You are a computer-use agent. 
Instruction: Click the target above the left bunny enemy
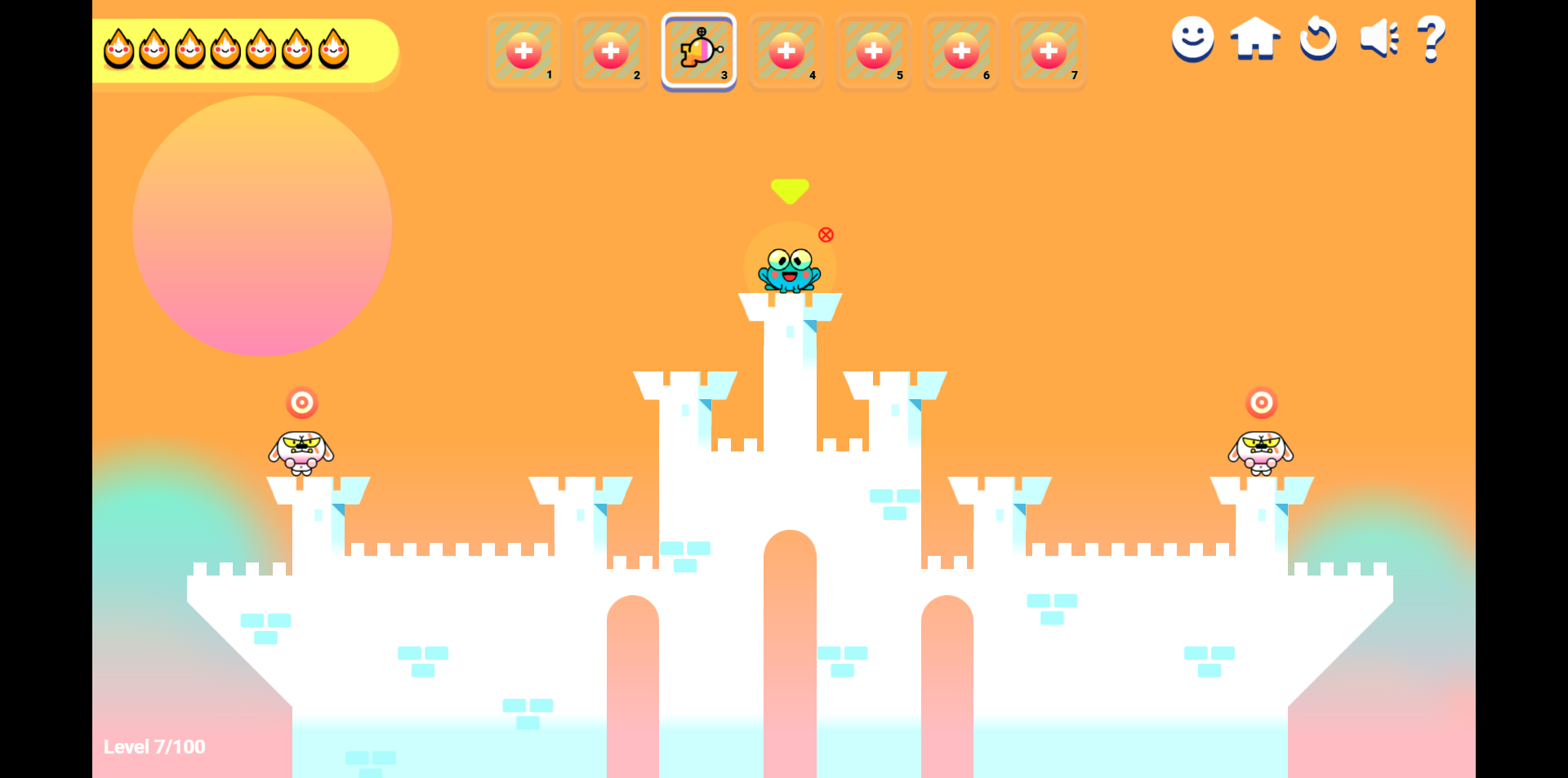click(x=302, y=402)
